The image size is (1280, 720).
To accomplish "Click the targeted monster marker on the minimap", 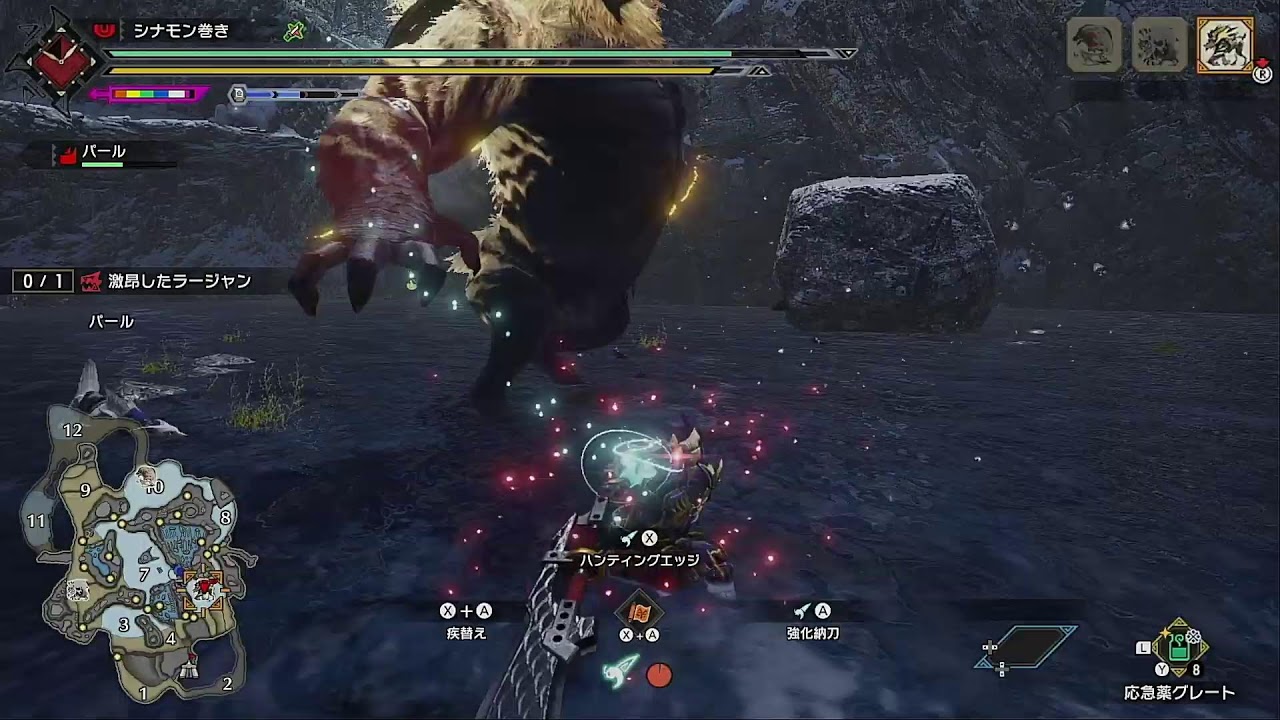I will click(x=204, y=589).
